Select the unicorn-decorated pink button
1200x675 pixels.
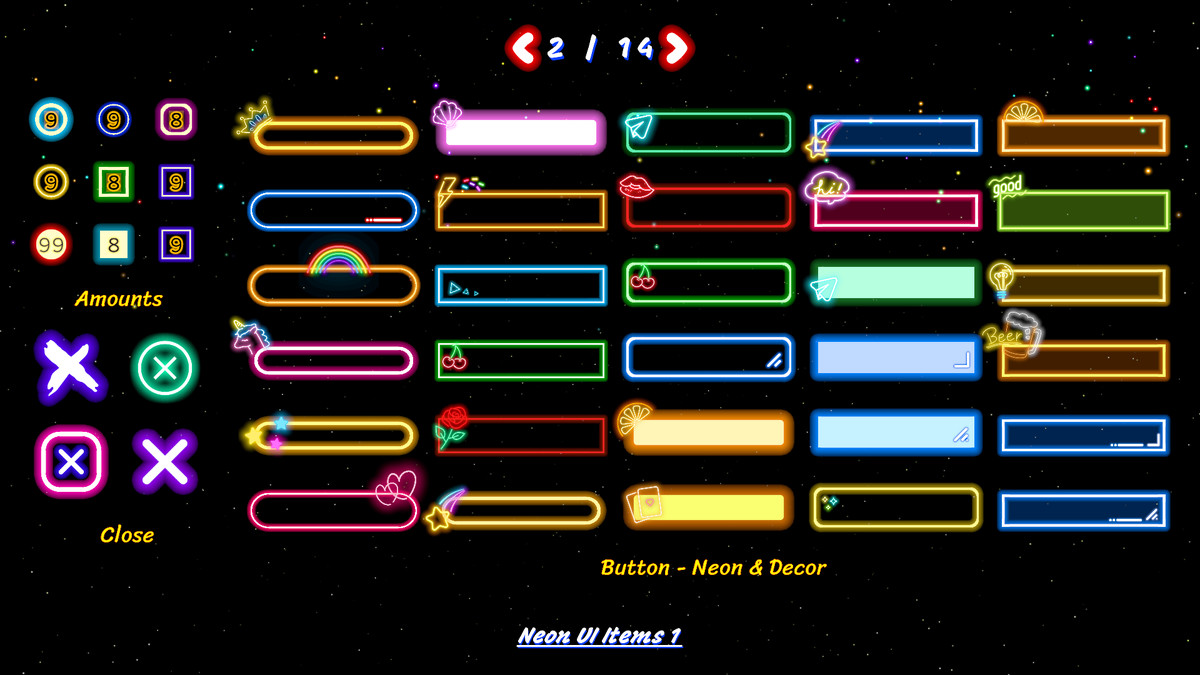pyautogui.click(x=333, y=360)
